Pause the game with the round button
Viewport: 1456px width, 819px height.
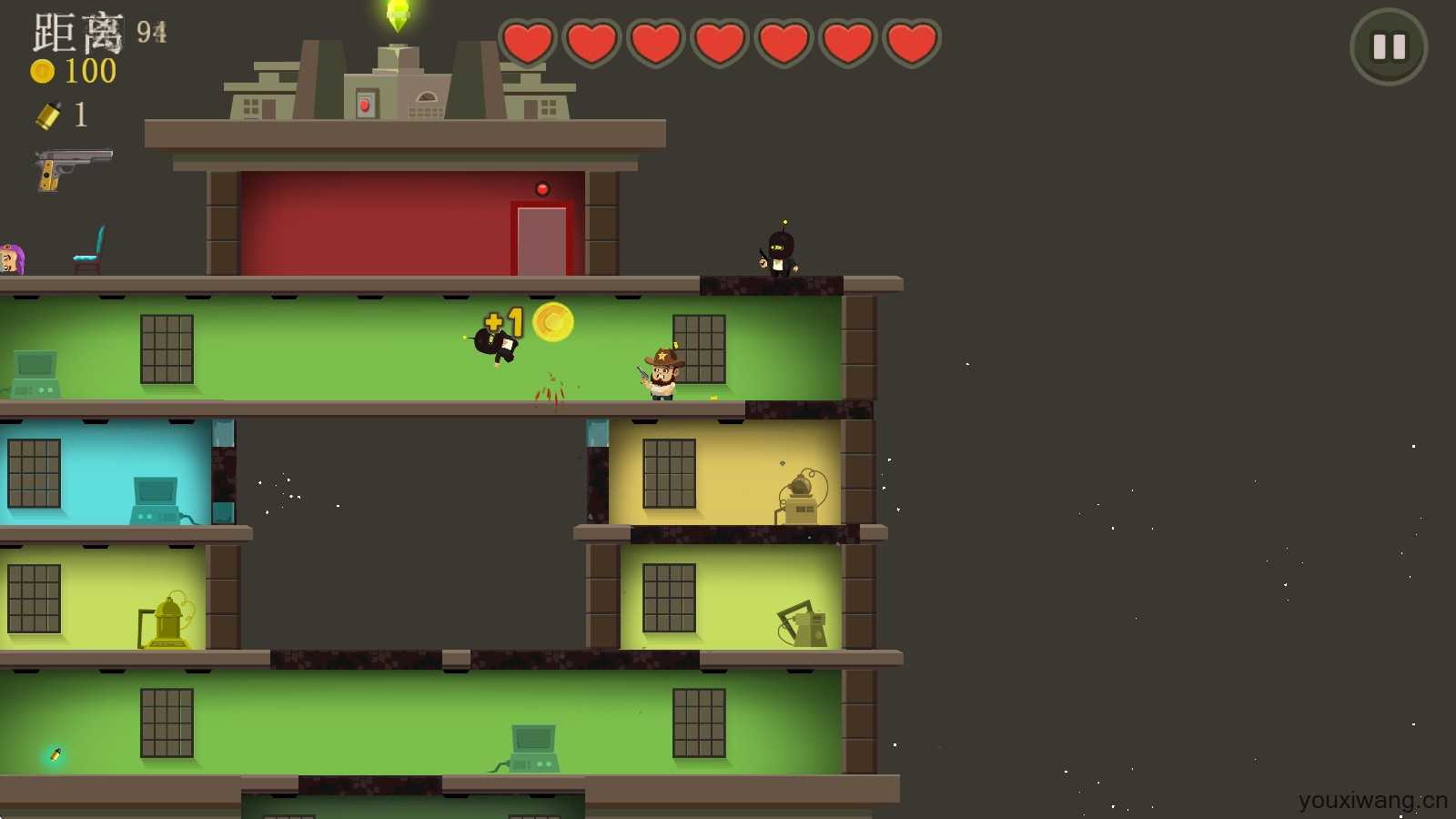point(1388,46)
